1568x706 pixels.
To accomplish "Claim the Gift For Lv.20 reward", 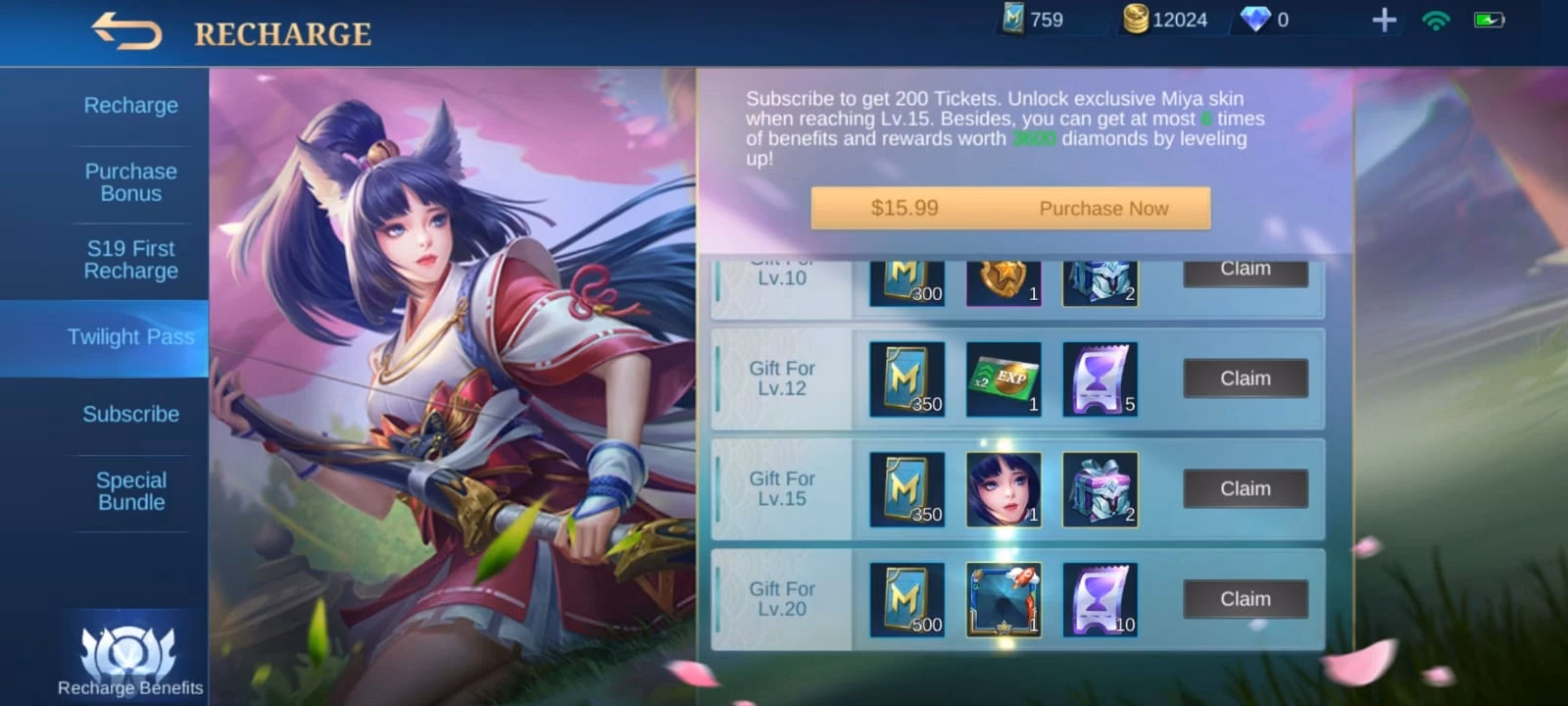I will (1245, 598).
